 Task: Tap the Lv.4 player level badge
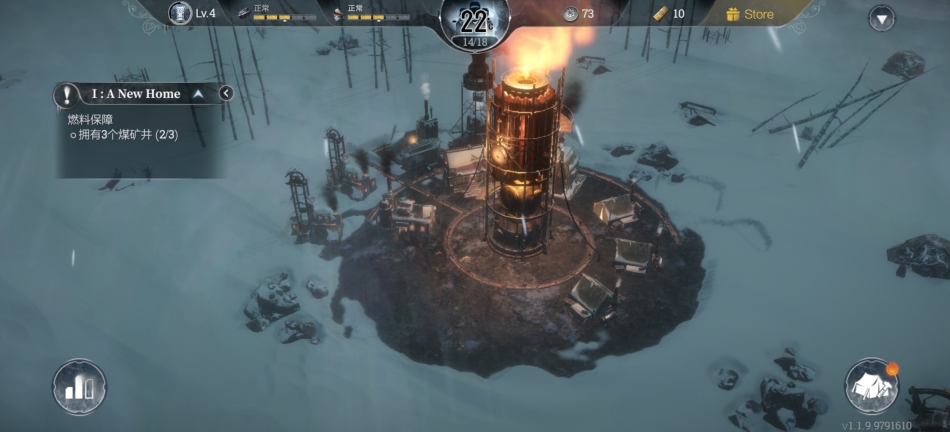click(x=194, y=13)
